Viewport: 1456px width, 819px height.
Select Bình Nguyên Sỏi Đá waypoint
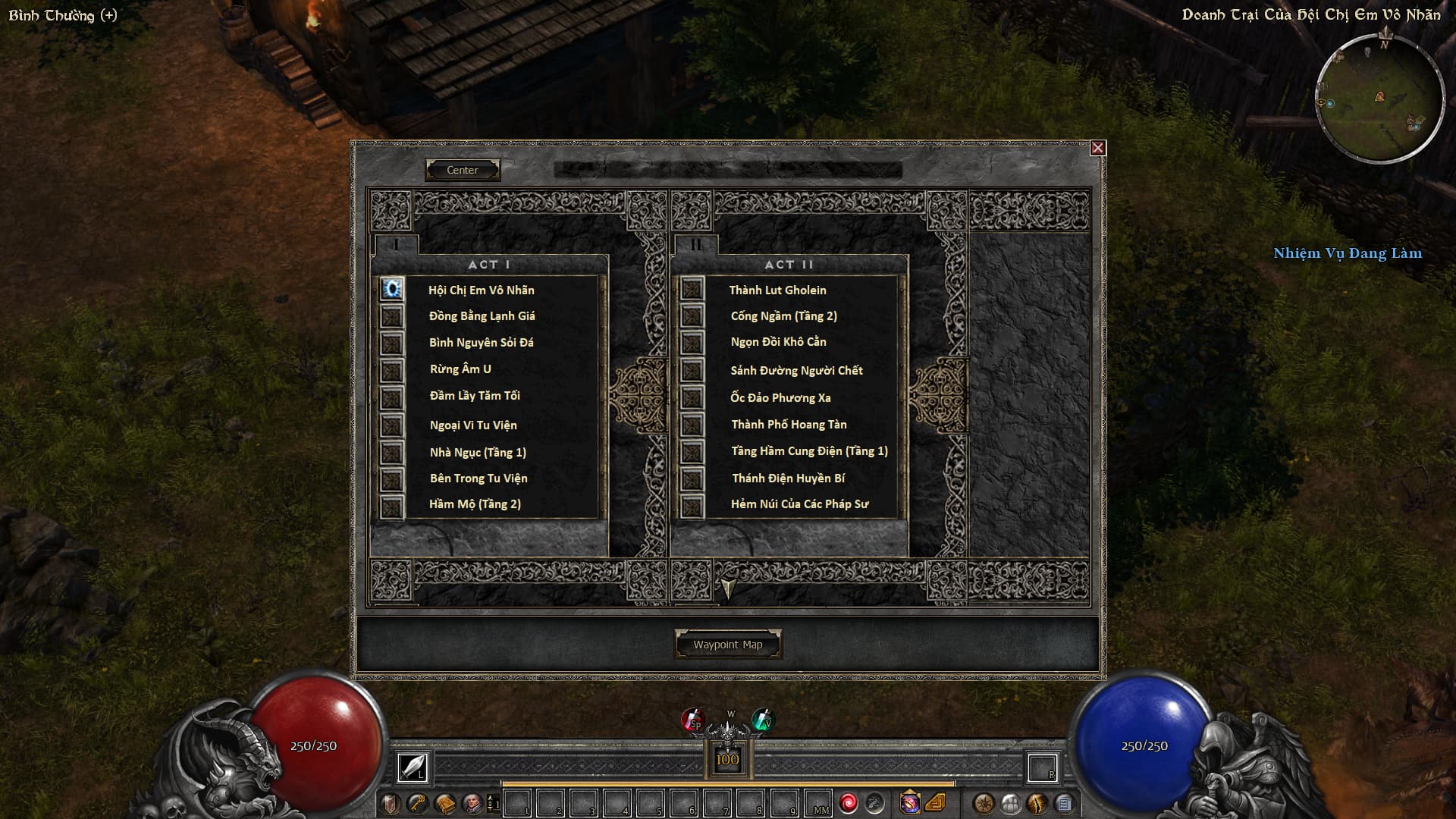481,343
